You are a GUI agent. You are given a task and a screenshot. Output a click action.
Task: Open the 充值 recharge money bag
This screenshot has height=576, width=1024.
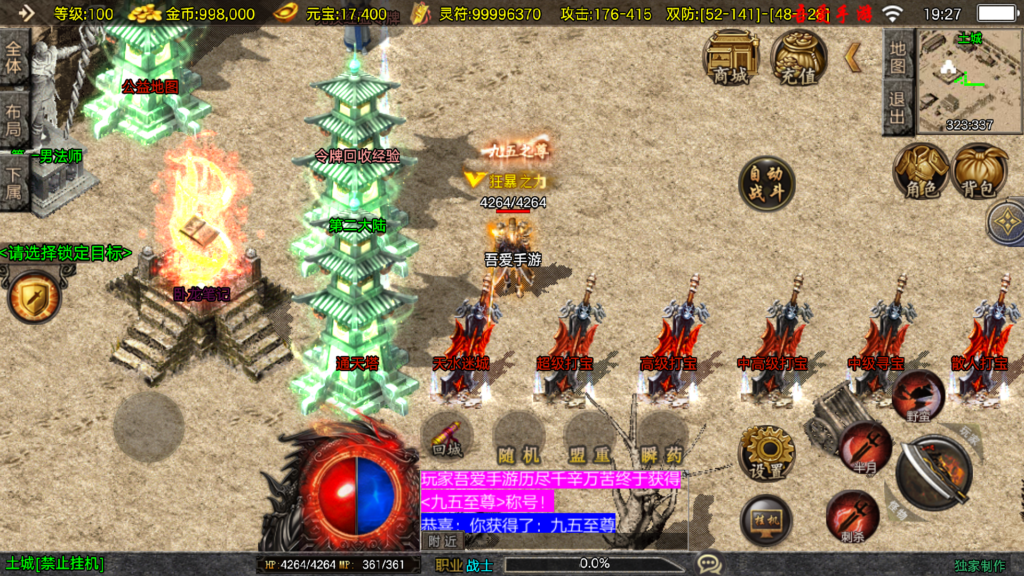click(x=798, y=56)
